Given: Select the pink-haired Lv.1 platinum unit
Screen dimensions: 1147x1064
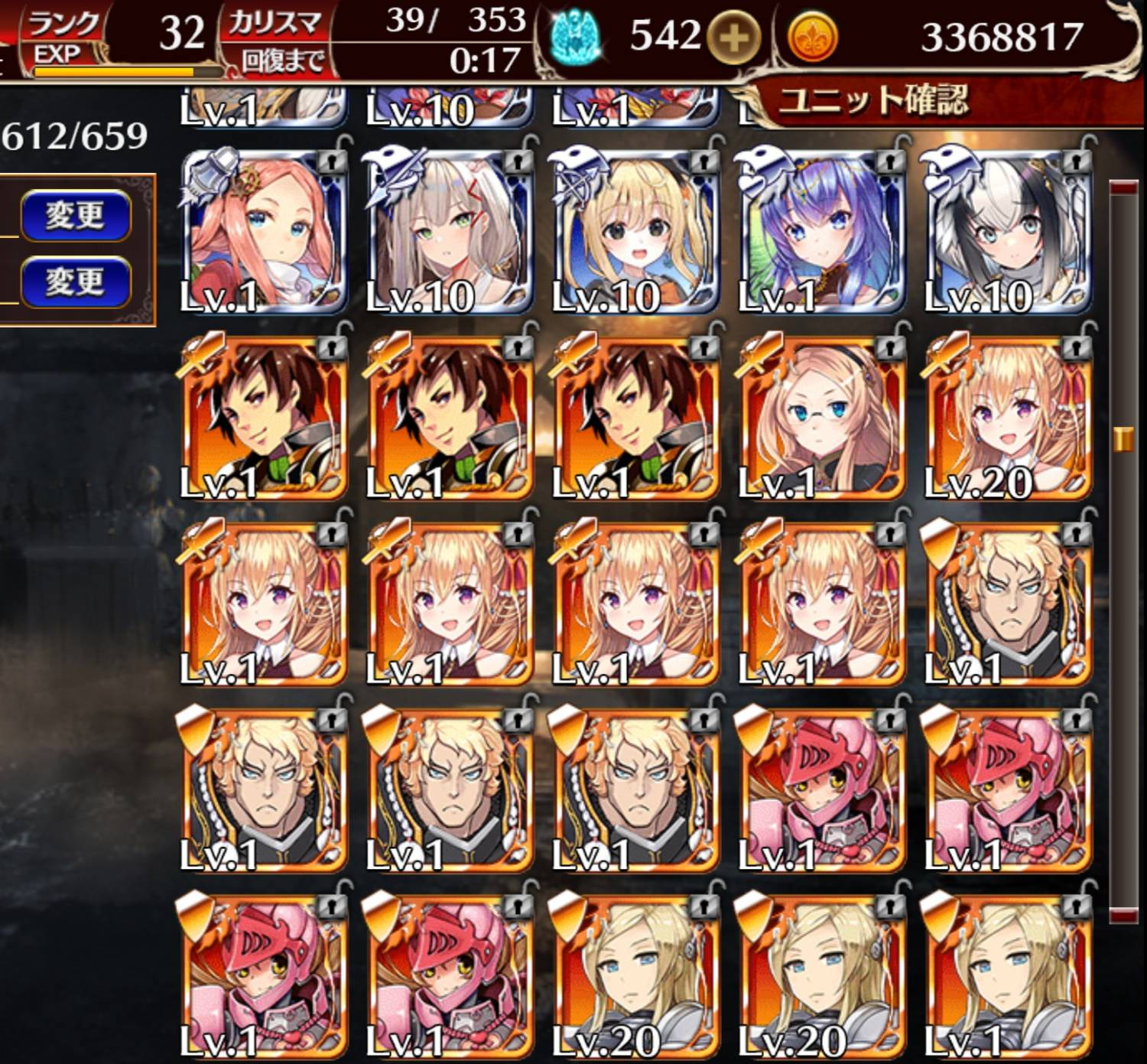Looking at the screenshot, I should [264, 233].
